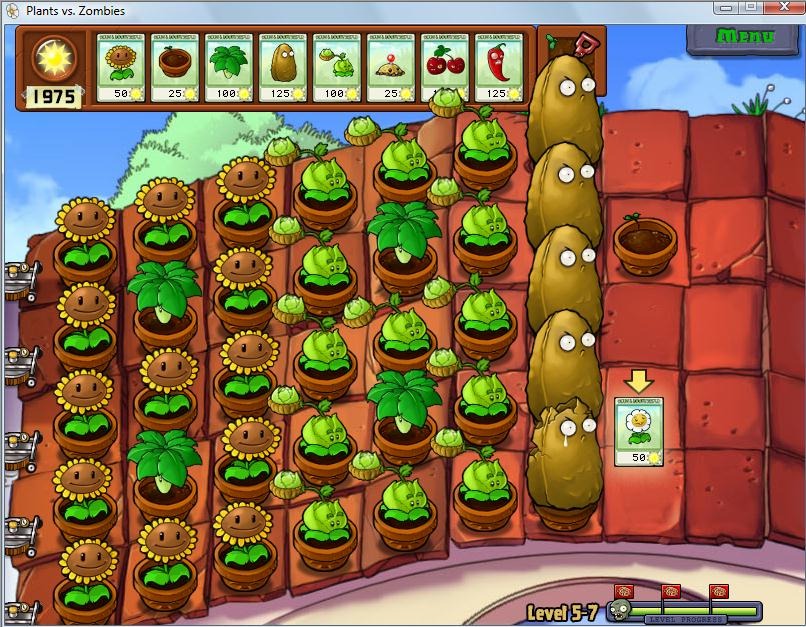Screen dimensions: 806x627
Task: Select the Potato Mine seed packet
Action: (x=392, y=67)
